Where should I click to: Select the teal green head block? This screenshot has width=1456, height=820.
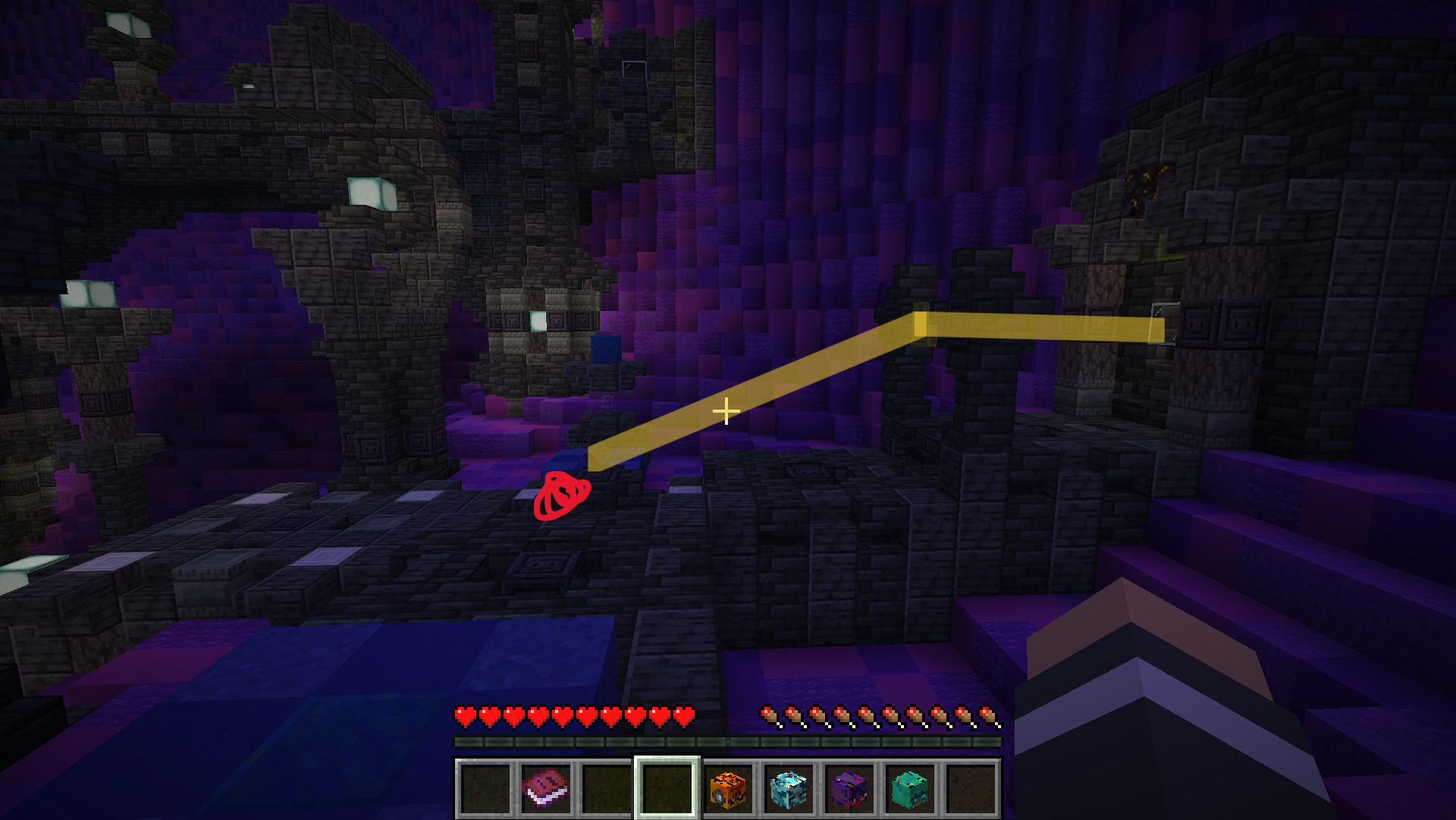click(910, 789)
